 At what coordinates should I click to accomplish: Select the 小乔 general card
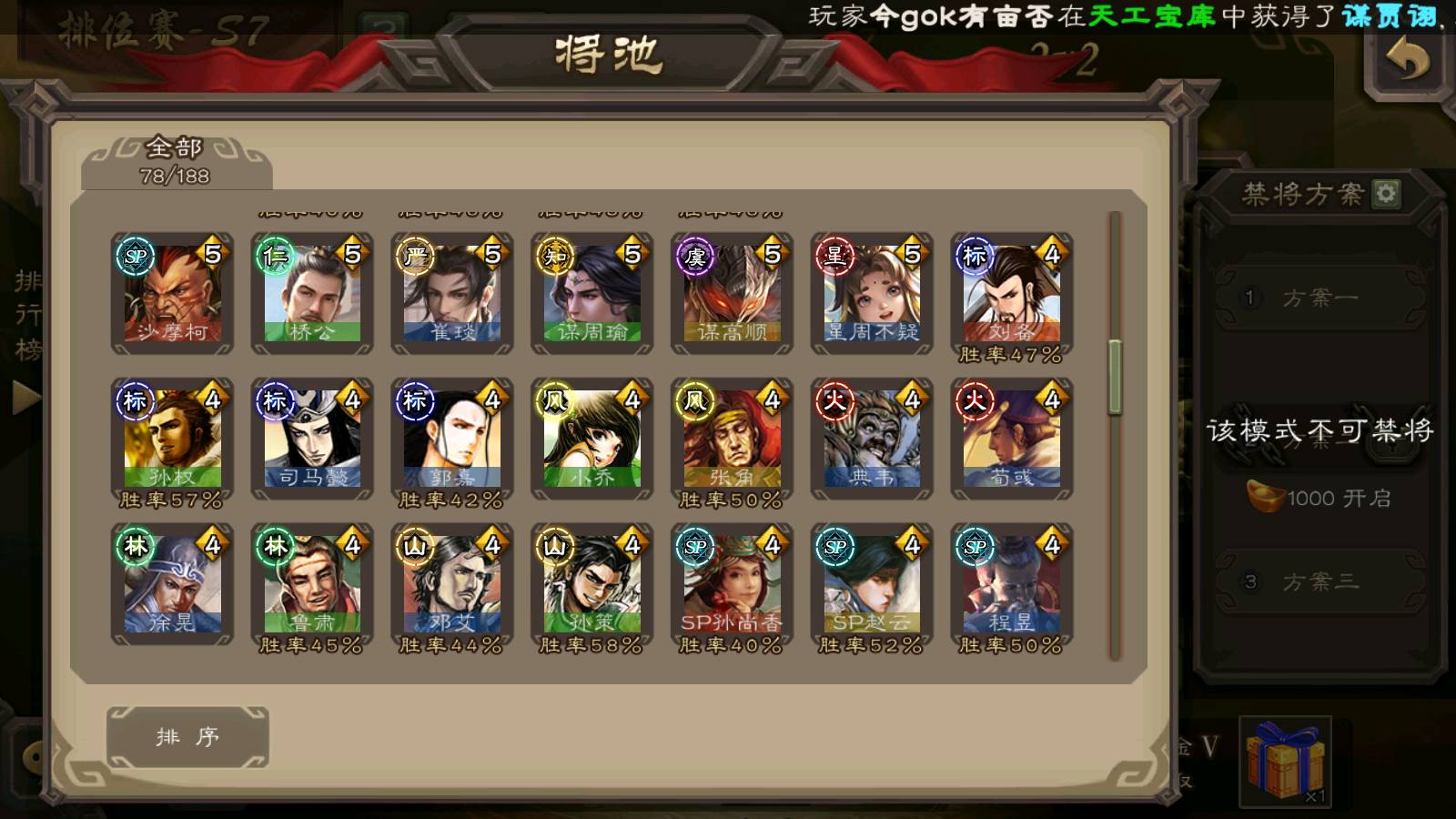tap(592, 439)
